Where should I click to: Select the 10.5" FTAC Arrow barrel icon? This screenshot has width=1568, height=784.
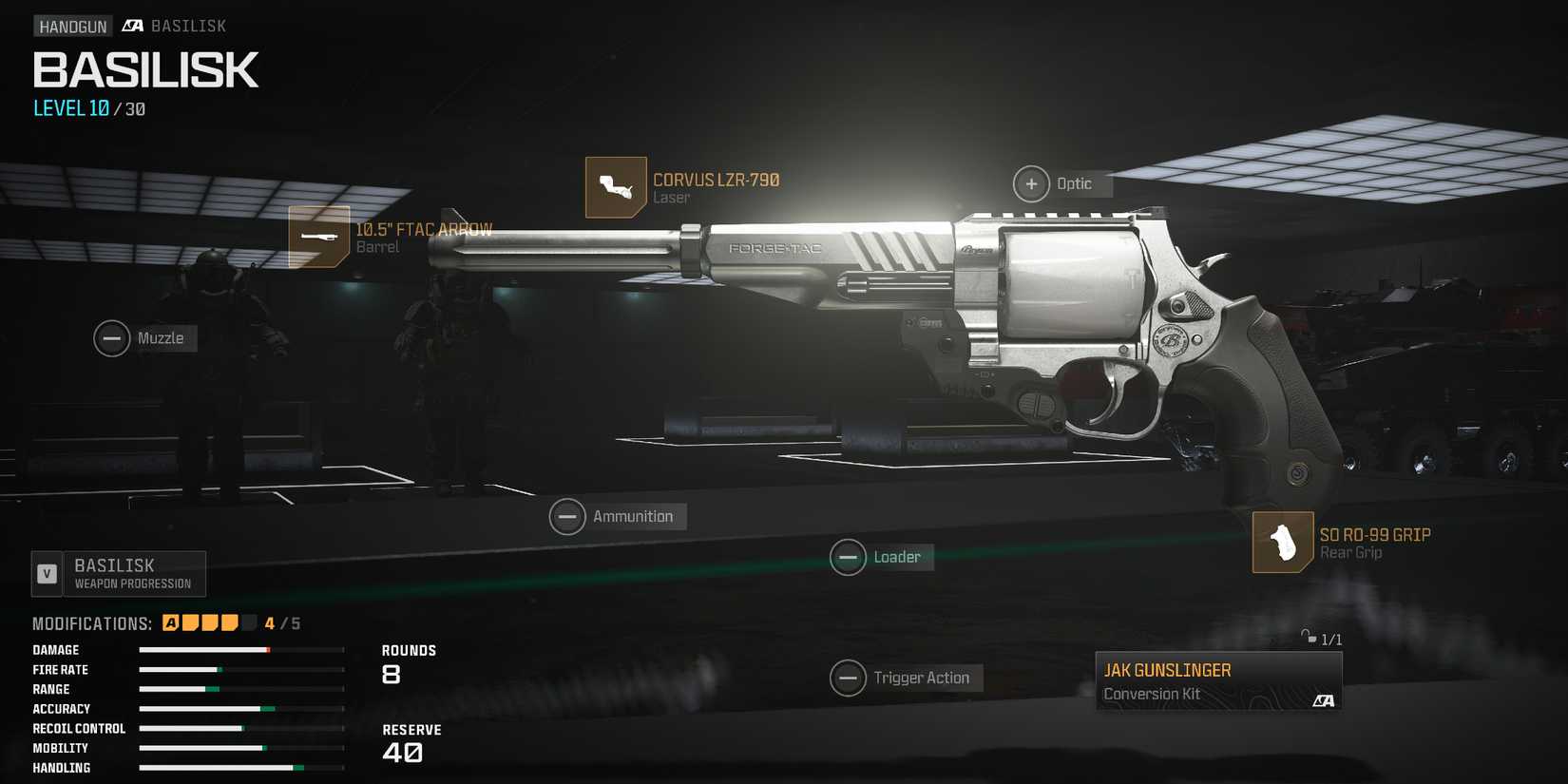pos(319,237)
